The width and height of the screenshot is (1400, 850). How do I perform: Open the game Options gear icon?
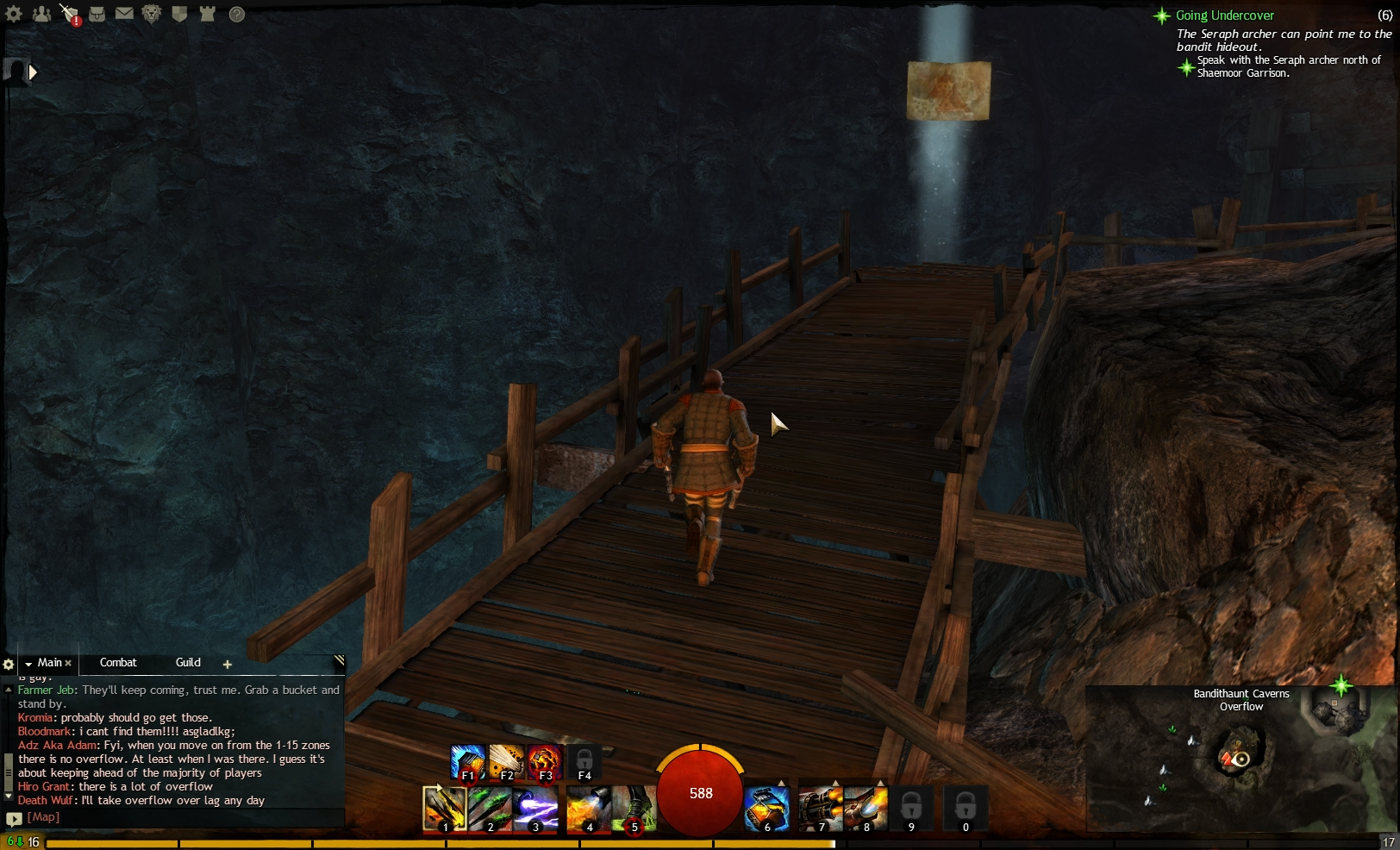(x=14, y=15)
